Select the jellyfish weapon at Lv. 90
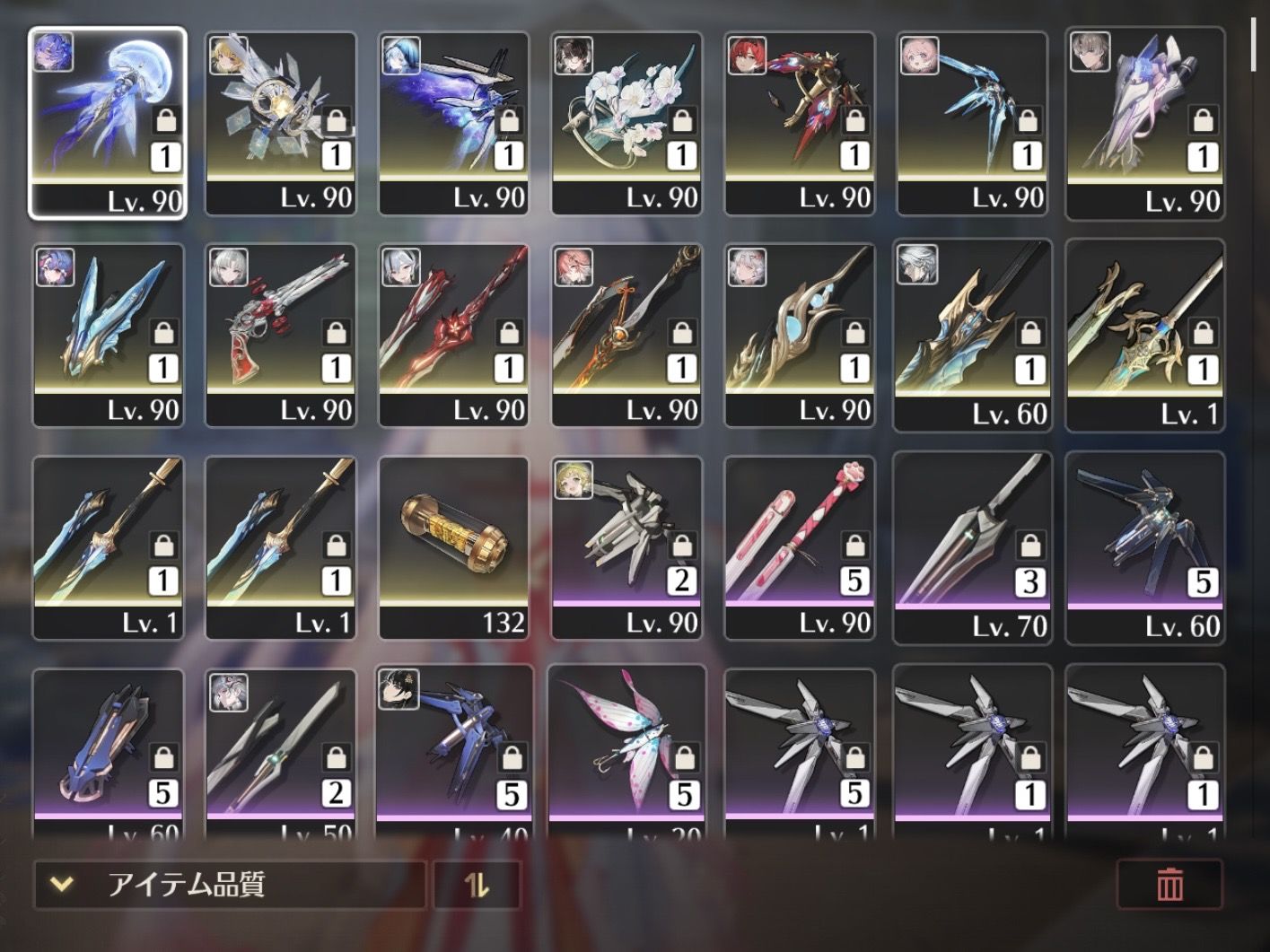Image resolution: width=1270 pixels, height=952 pixels. point(108,122)
